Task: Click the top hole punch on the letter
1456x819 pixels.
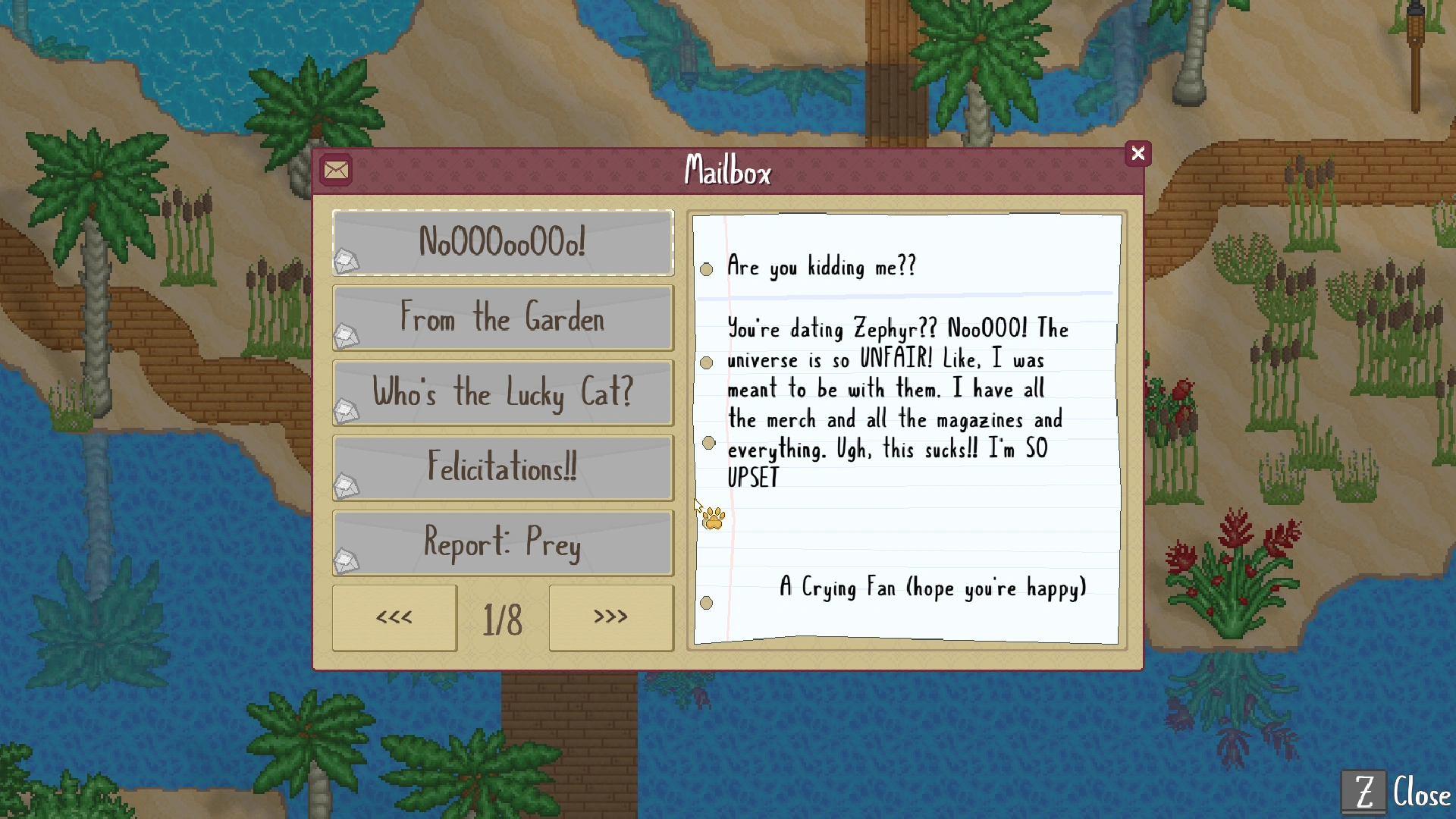Action: [x=707, y=269]
